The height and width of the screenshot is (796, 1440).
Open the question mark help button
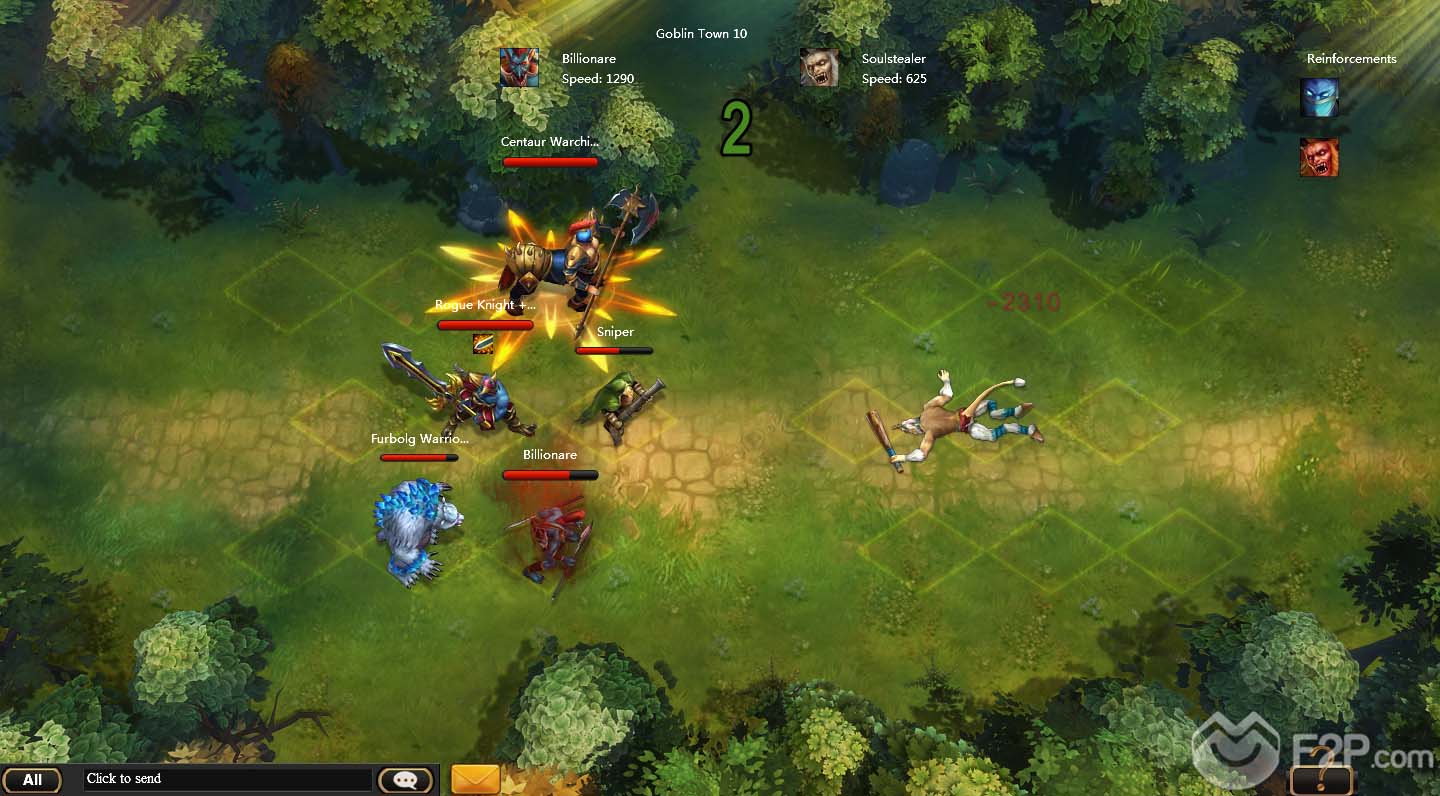(1321, 780)
